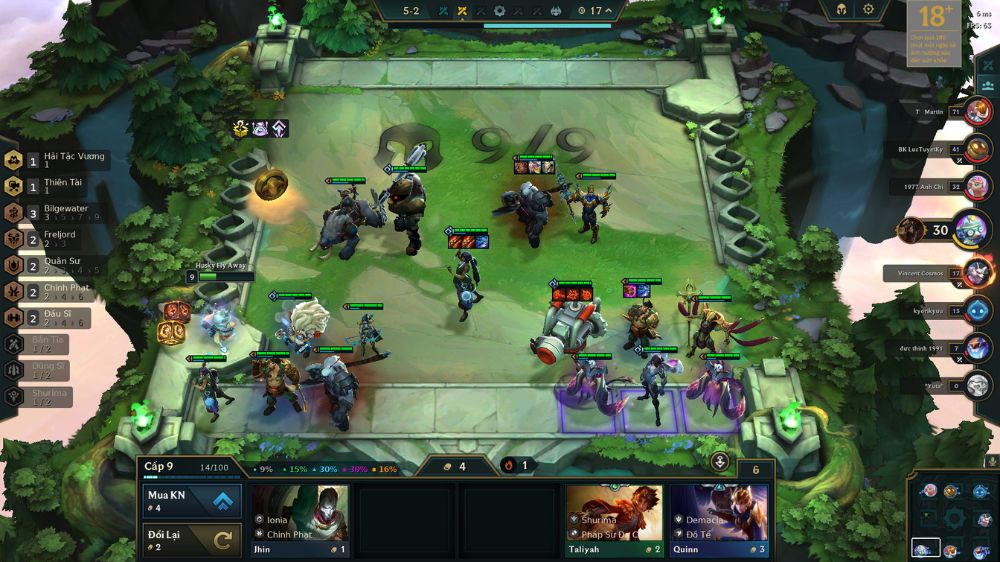Open the settings gear at top right

(868, 9)
